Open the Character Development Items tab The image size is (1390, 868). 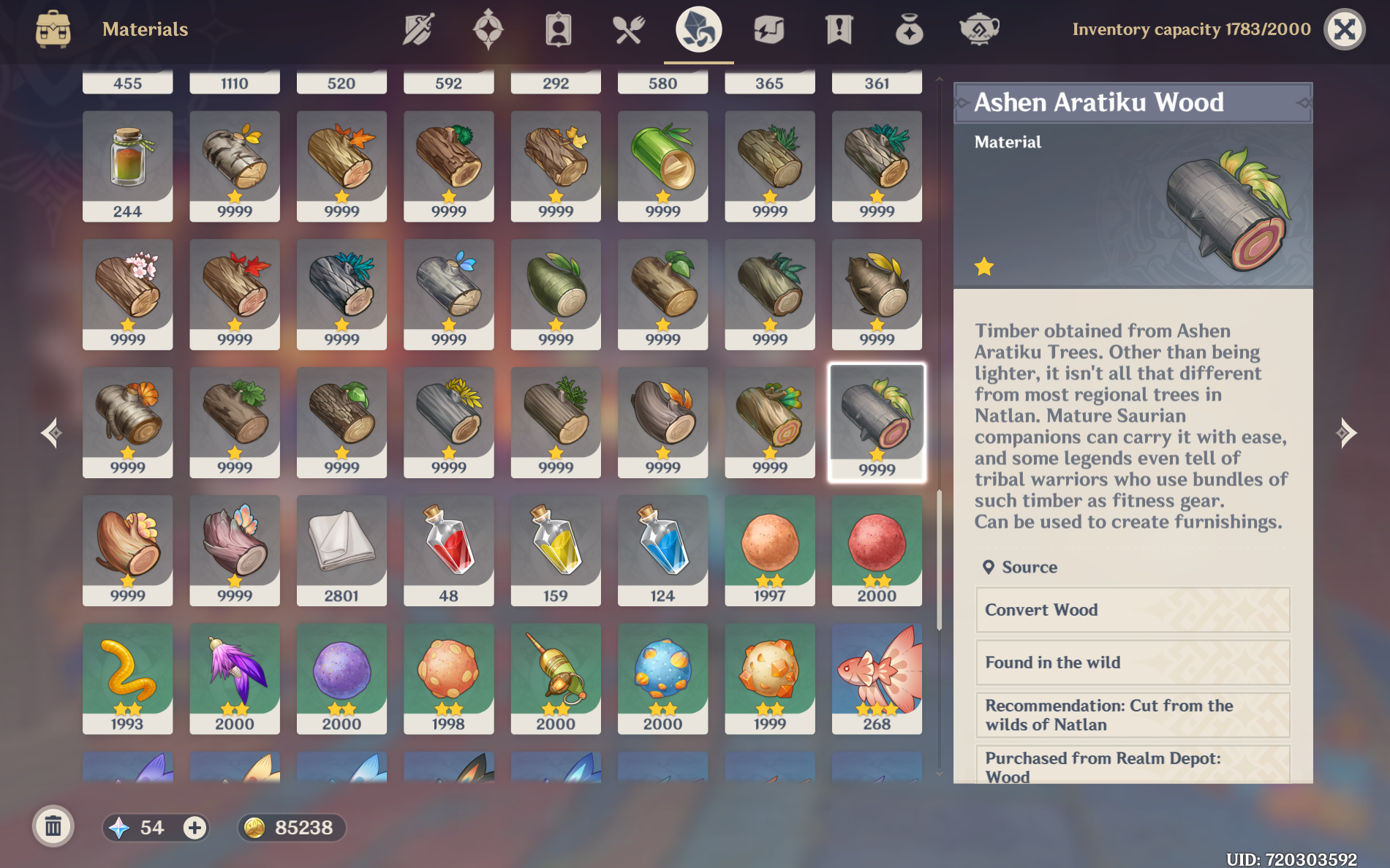pyautogui.click(x=558, y=29)
